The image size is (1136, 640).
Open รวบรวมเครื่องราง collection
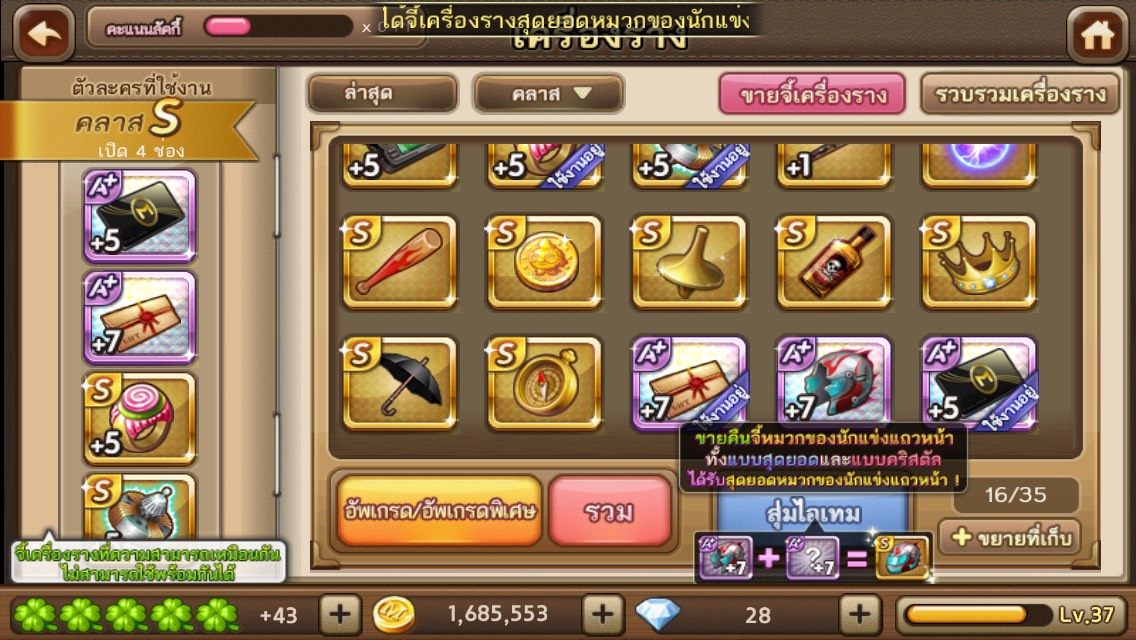[1019, 95]
